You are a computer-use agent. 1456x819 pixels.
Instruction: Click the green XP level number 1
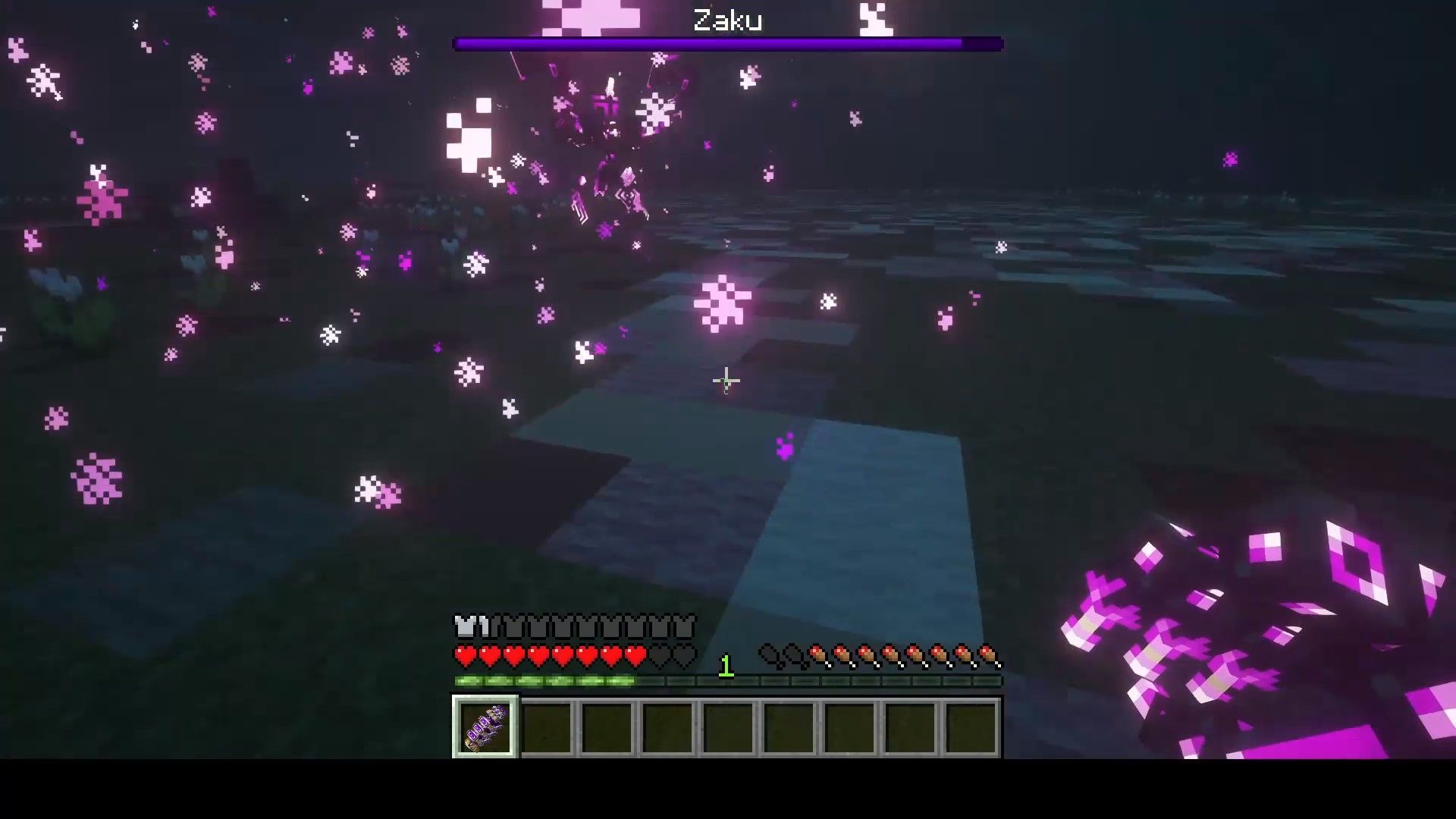click(x=726, y=667)
